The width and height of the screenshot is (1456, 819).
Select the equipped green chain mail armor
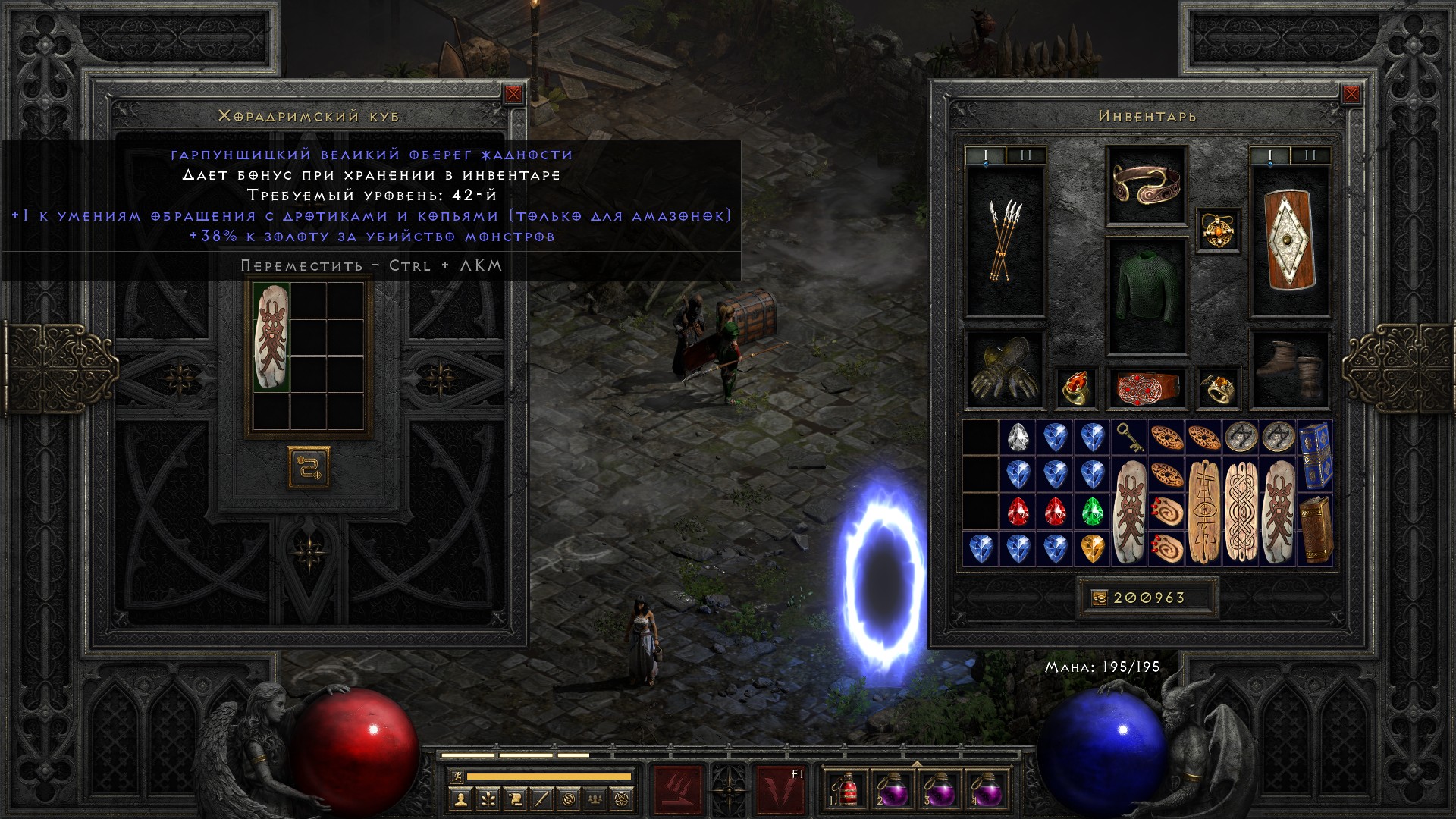tap(1146, 296)
